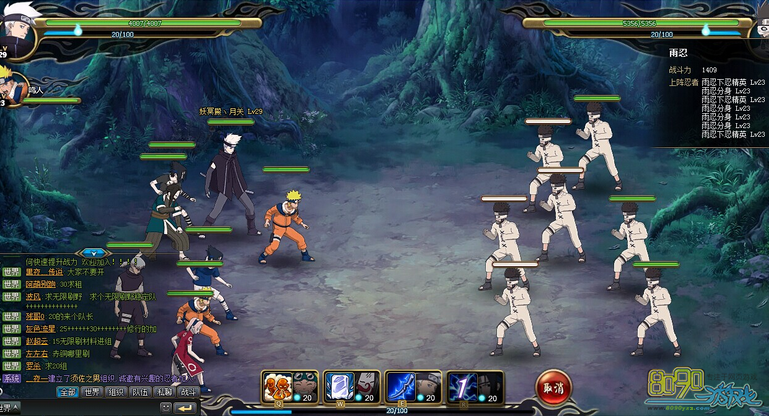Switch to the 全部 chat tab
769x416 pixels.
click(x=66, y=392)
